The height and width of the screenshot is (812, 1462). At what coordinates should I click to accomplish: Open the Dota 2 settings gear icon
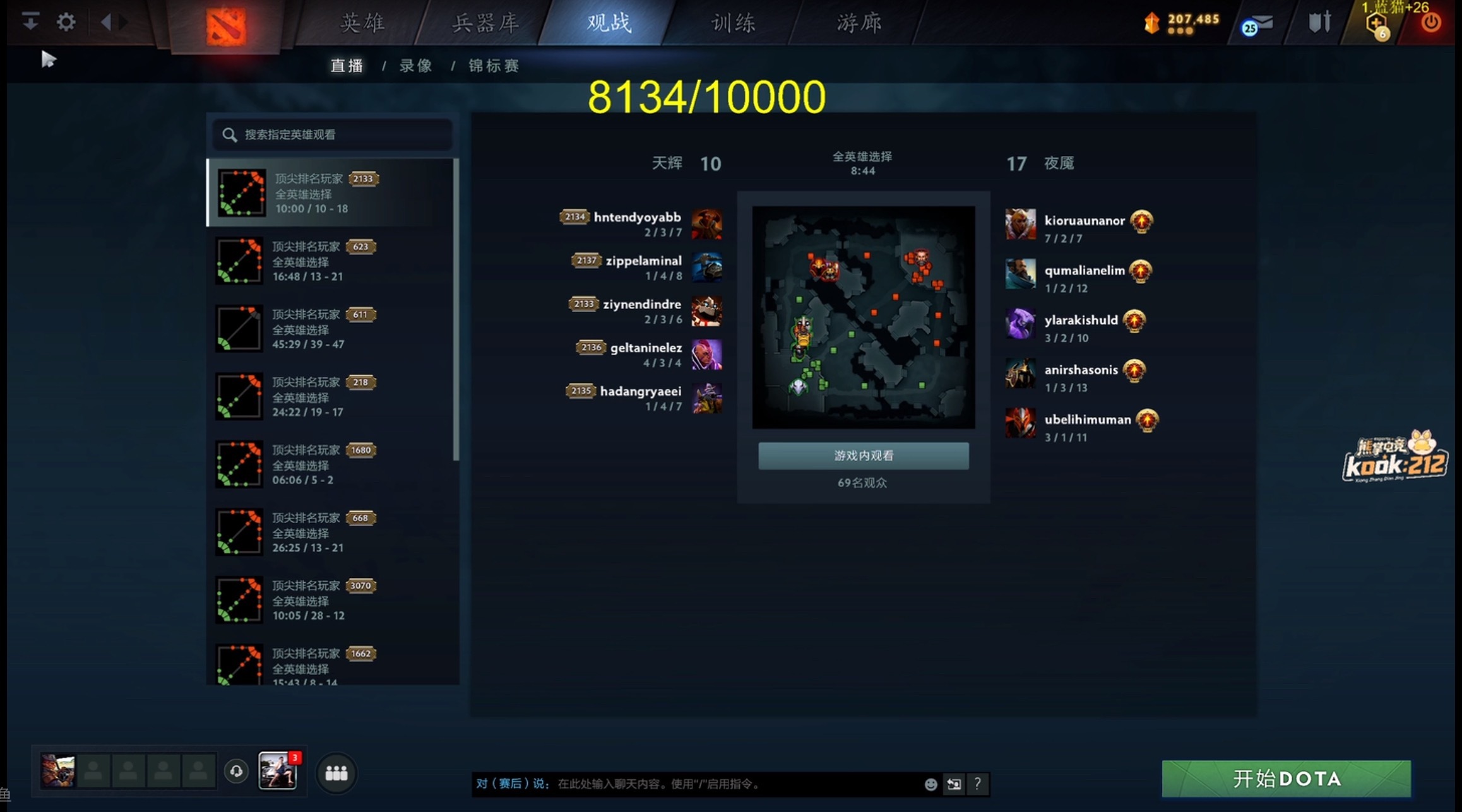65,21
